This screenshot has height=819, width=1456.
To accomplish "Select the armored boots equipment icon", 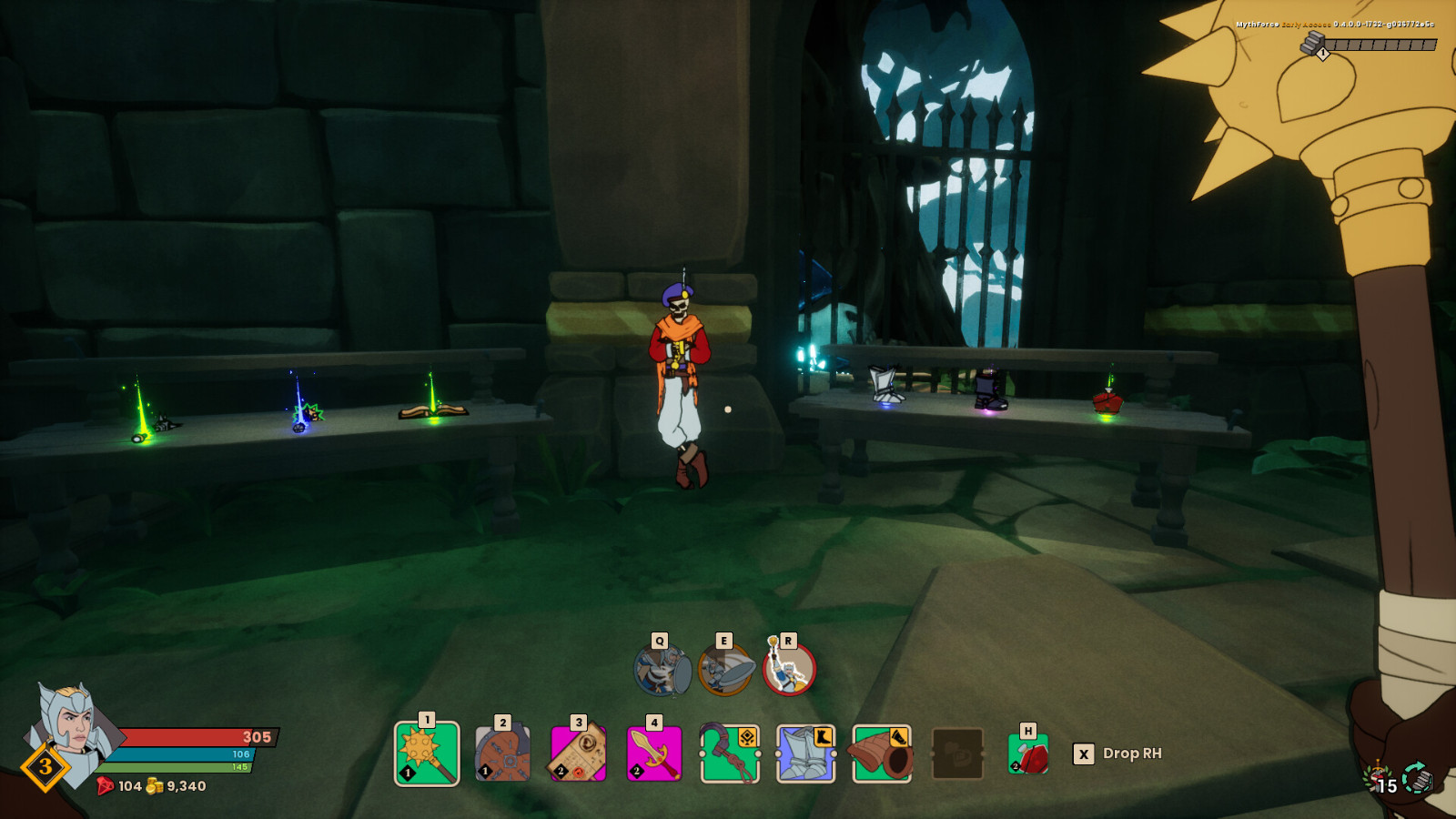I will click(807, 753).
